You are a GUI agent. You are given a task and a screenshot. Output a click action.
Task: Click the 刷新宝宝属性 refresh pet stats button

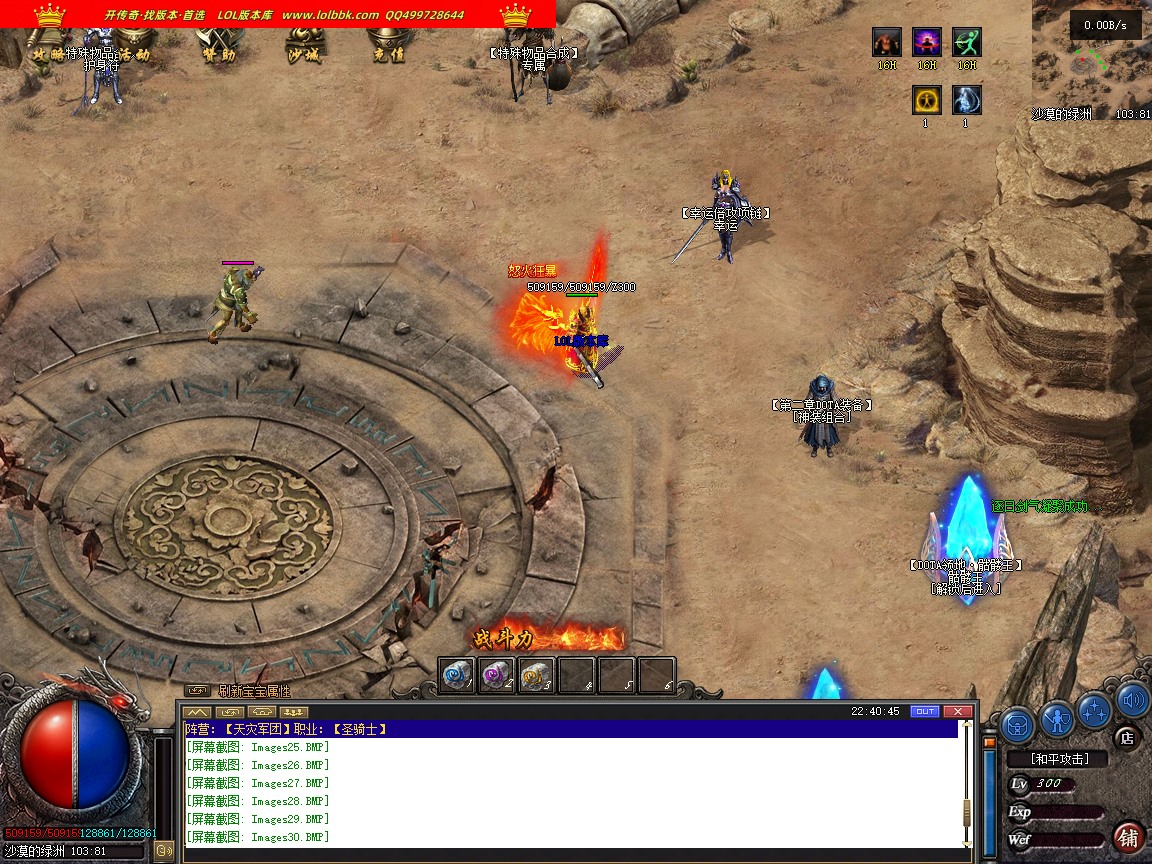[x=254, y=691]
